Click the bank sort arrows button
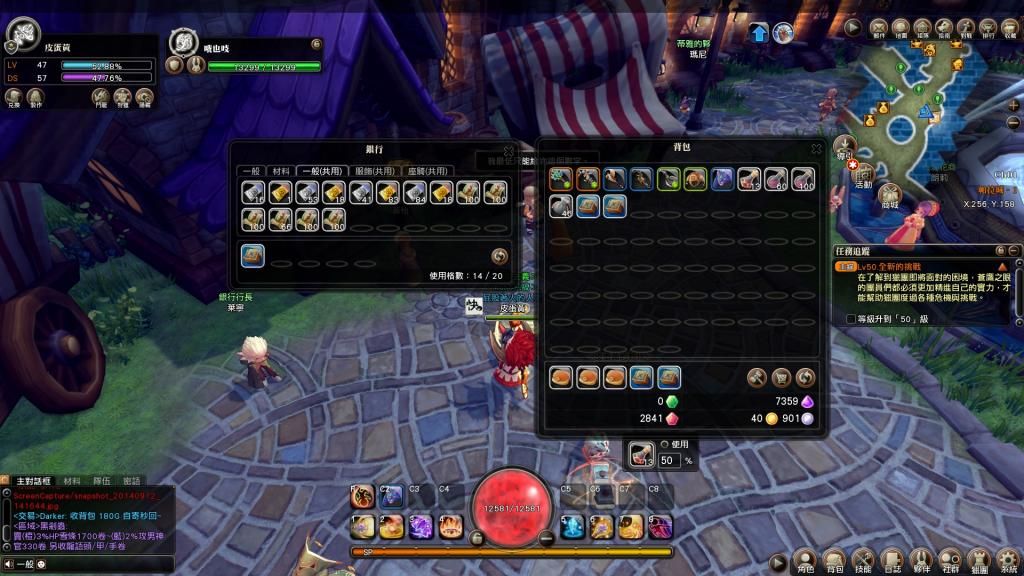The height and width of the screenshot is (576, 1024). (501, 256)
